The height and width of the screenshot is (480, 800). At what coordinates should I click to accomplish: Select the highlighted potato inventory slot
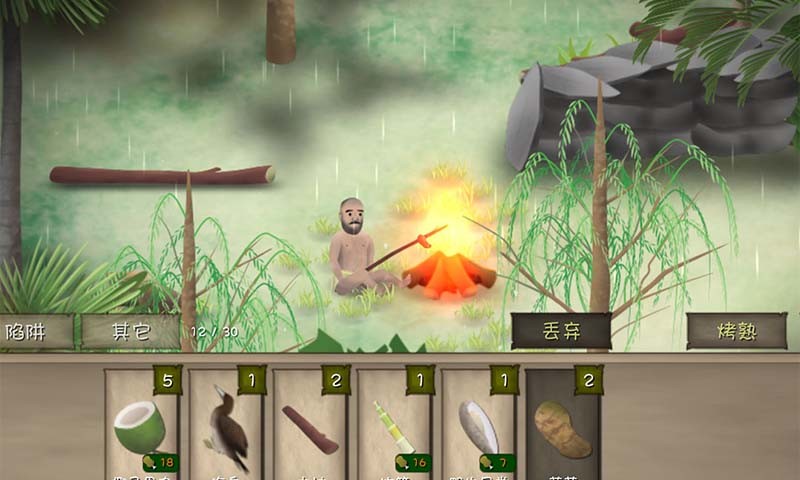tap(562, 427)
